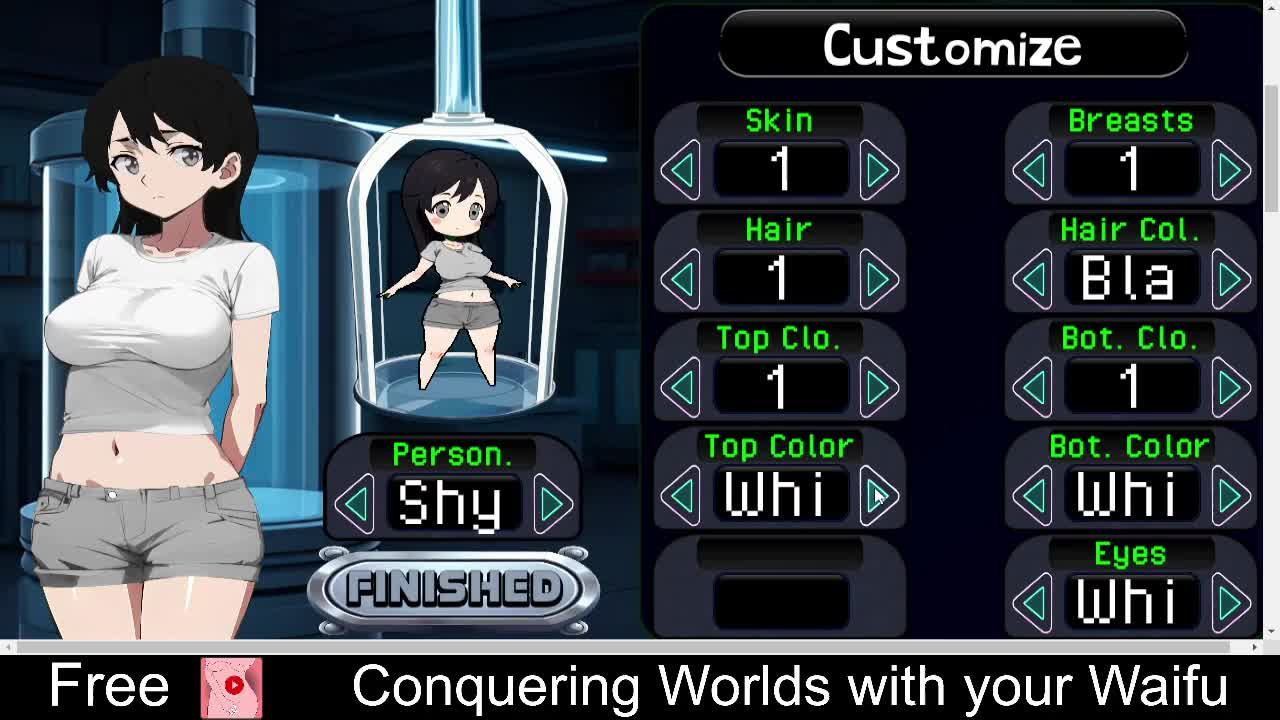Viewport: 1280px width, 720px height.
Task: Choose previous Skin option with left arrow
Action: (x=681, y=170)
